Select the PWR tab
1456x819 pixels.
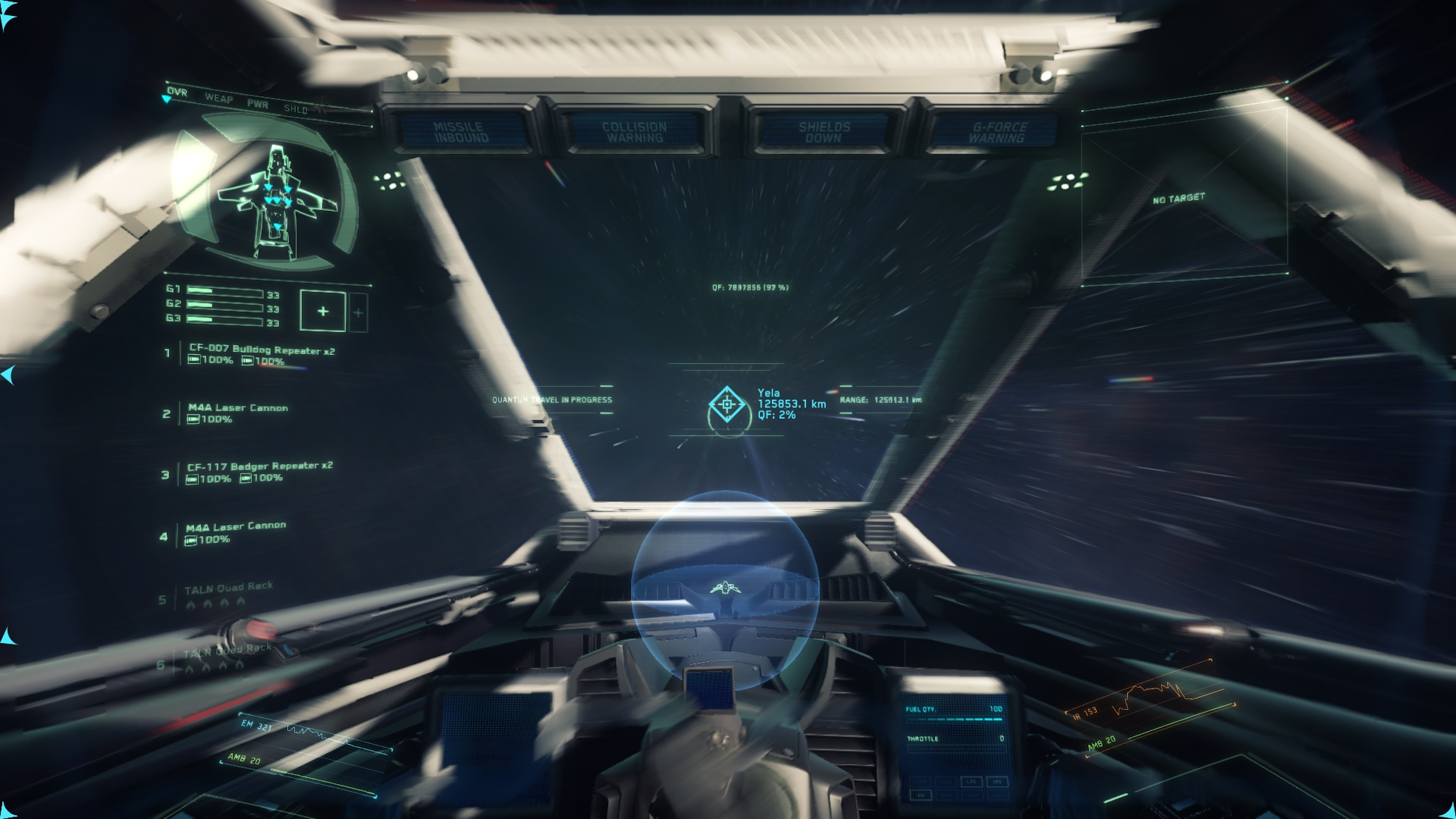pyautogui.click(x=257, y=104)
